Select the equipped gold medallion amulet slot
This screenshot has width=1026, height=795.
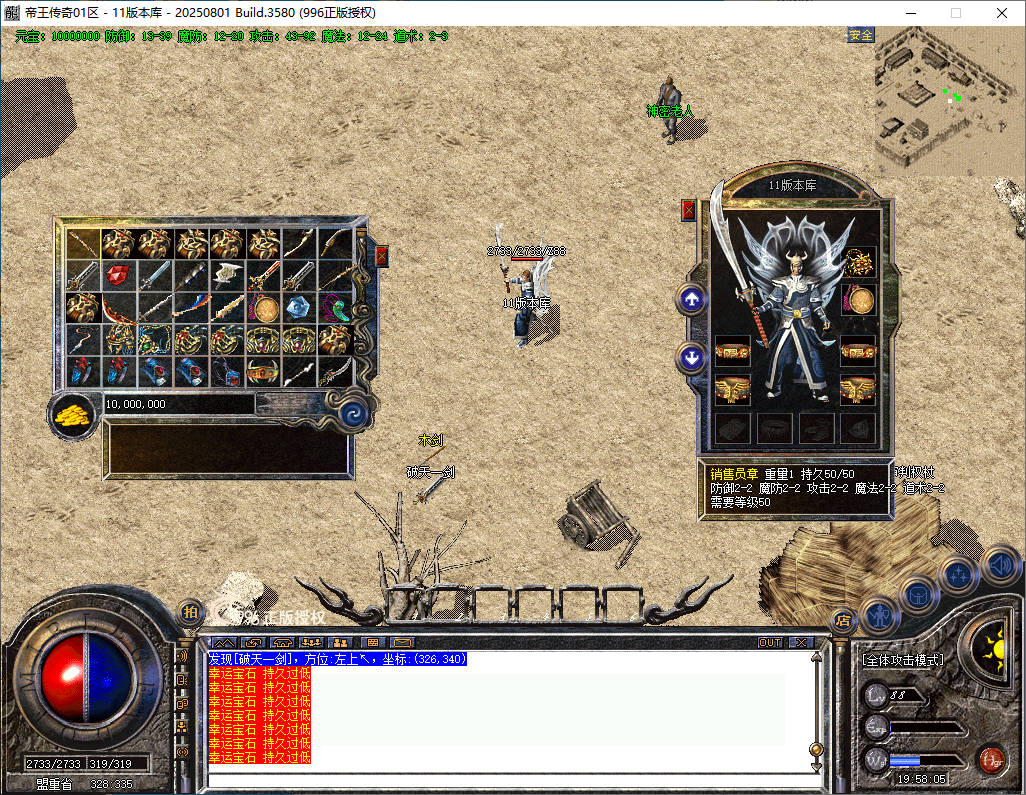pyautogui.click(x=858, y=299)
